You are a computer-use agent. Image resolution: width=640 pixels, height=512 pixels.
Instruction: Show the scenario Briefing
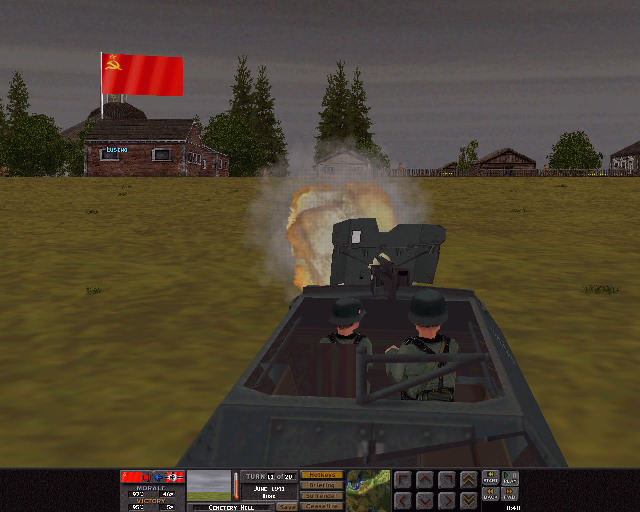[321, 485]
